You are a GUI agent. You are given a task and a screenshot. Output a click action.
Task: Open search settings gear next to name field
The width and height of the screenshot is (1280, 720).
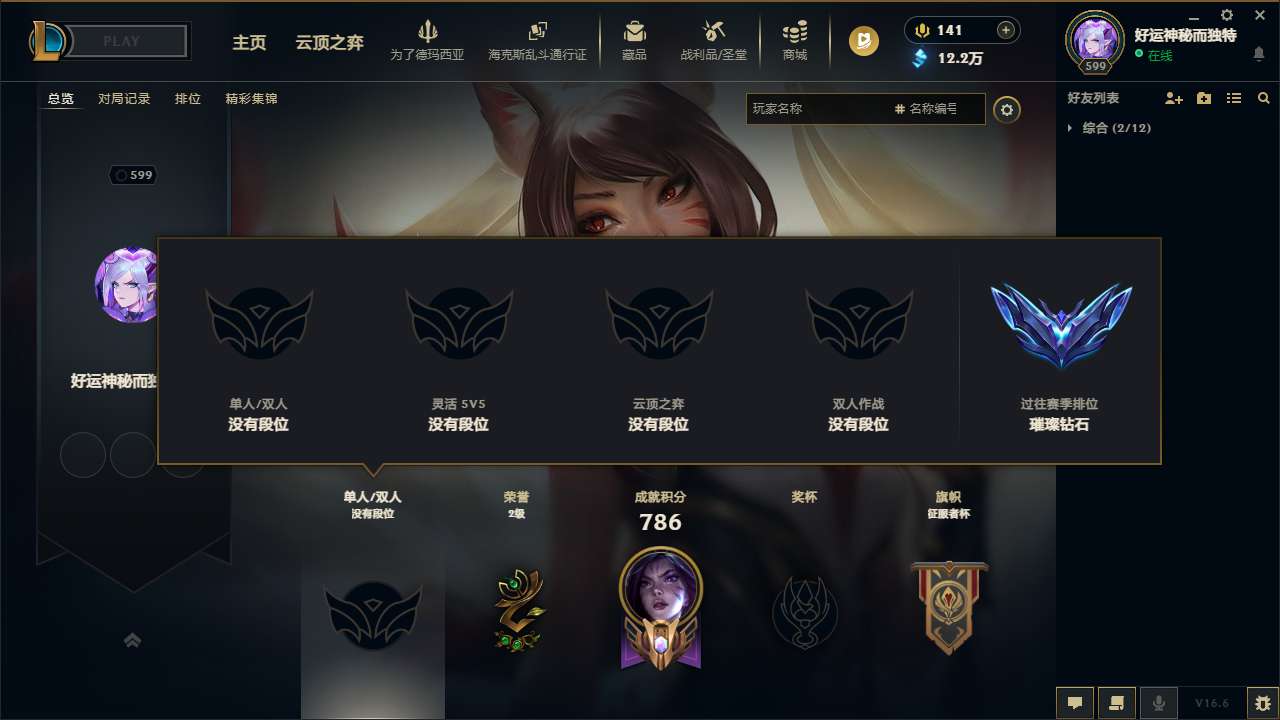point(1008,110)
